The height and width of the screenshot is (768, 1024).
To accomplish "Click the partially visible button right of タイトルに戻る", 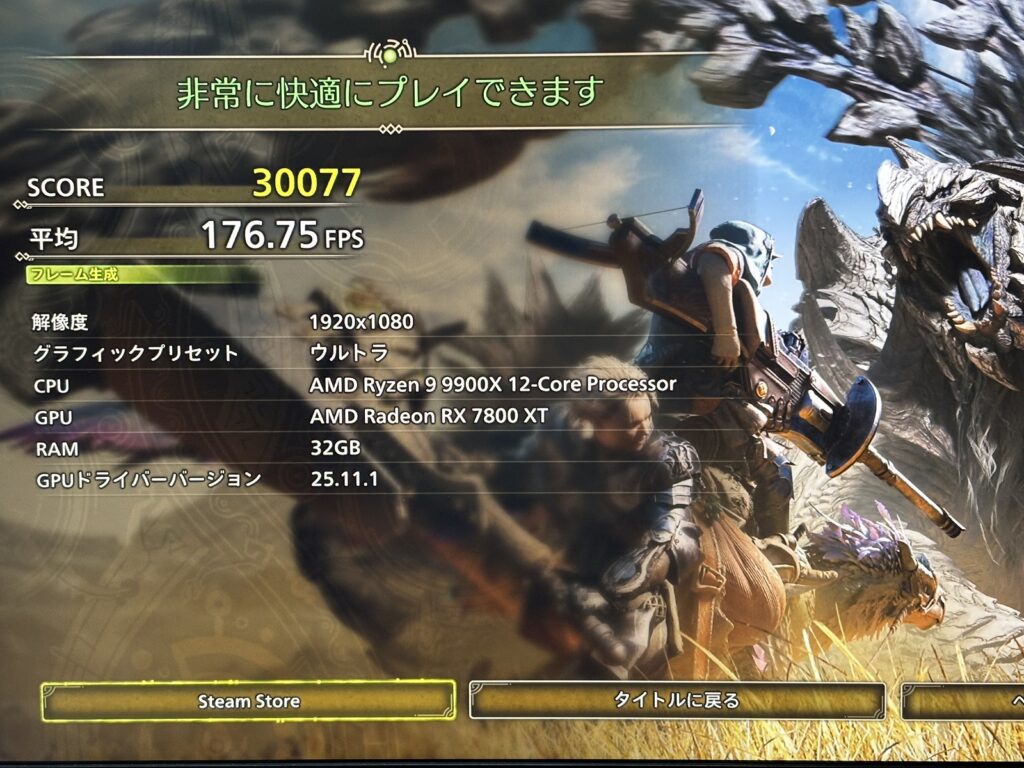I will (x=963, y=701).
